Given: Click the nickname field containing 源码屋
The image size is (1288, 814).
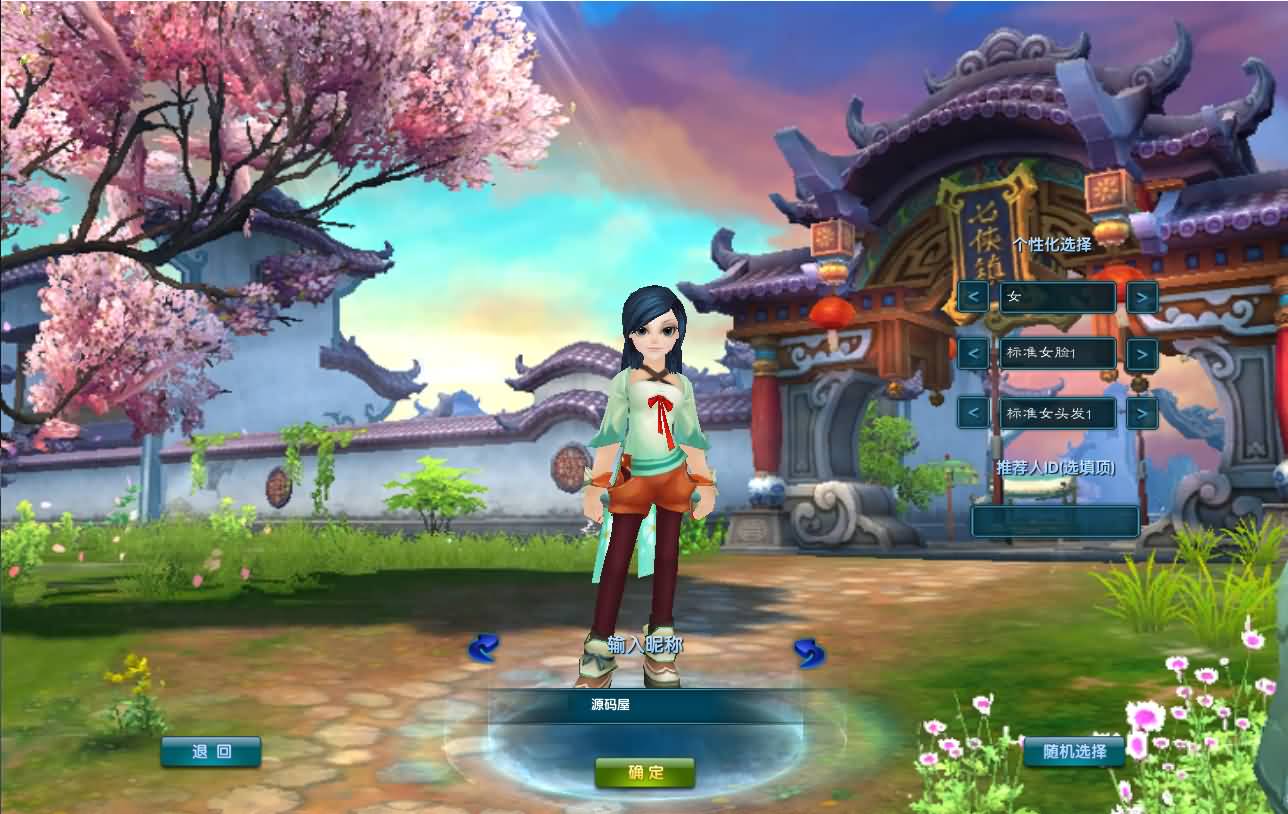Looking at the screenshot, I should [x=645, y=705].
